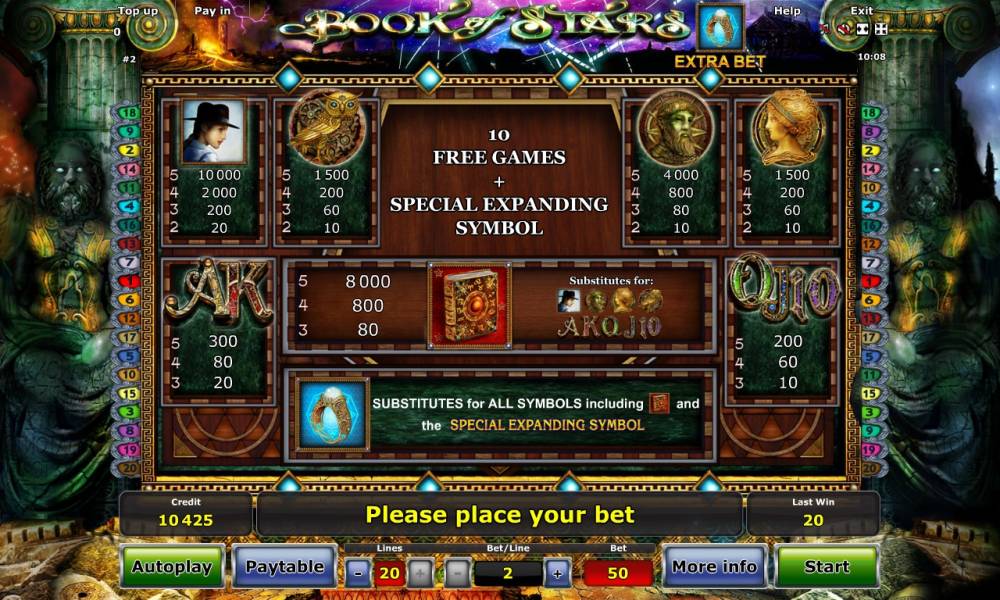Start the spin with the Start button
1000x600 pixels.
[826, 567]
